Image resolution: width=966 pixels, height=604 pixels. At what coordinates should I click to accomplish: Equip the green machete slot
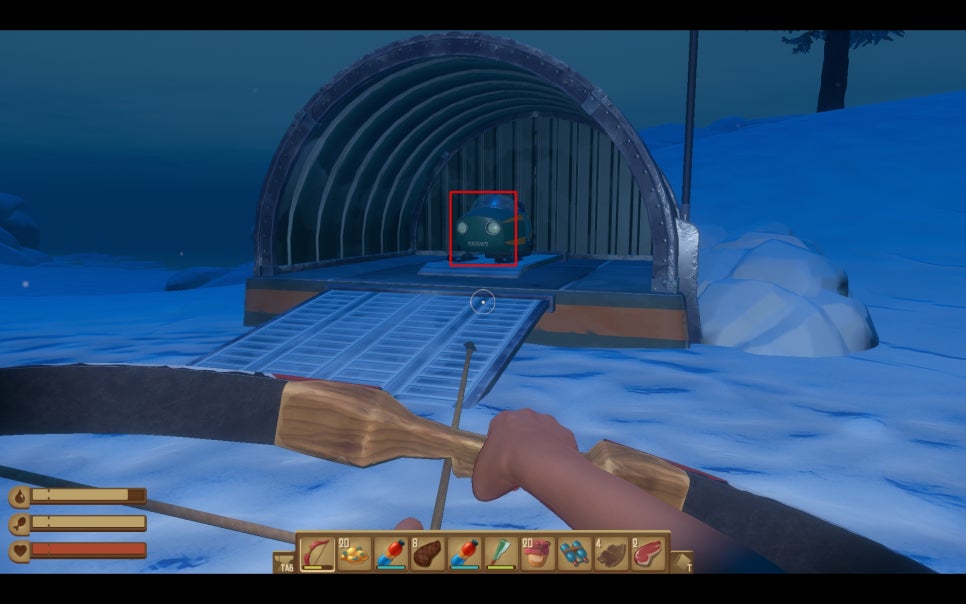(x=501, y=552)
